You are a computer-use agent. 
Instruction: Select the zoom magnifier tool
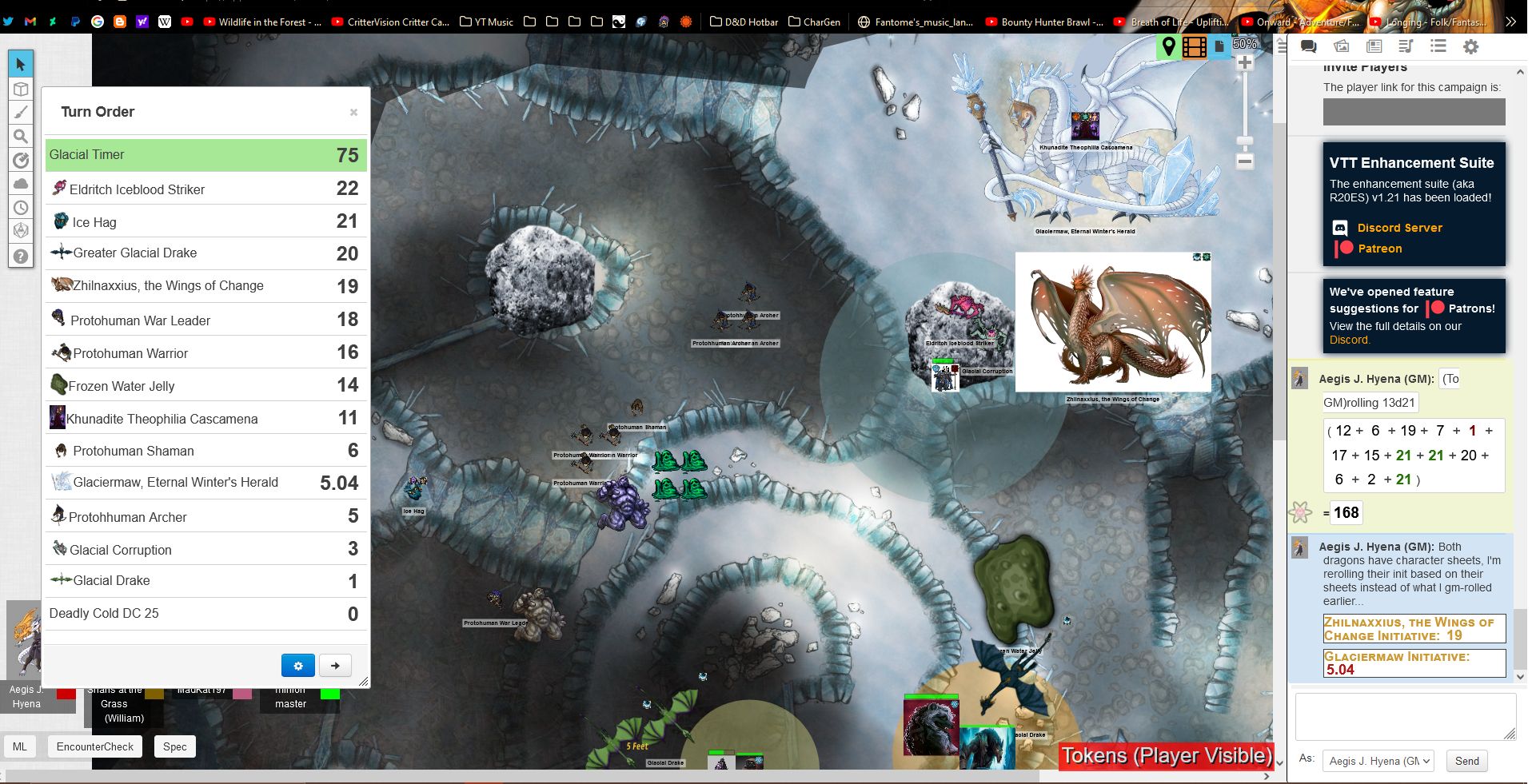(x=22, y=136)
